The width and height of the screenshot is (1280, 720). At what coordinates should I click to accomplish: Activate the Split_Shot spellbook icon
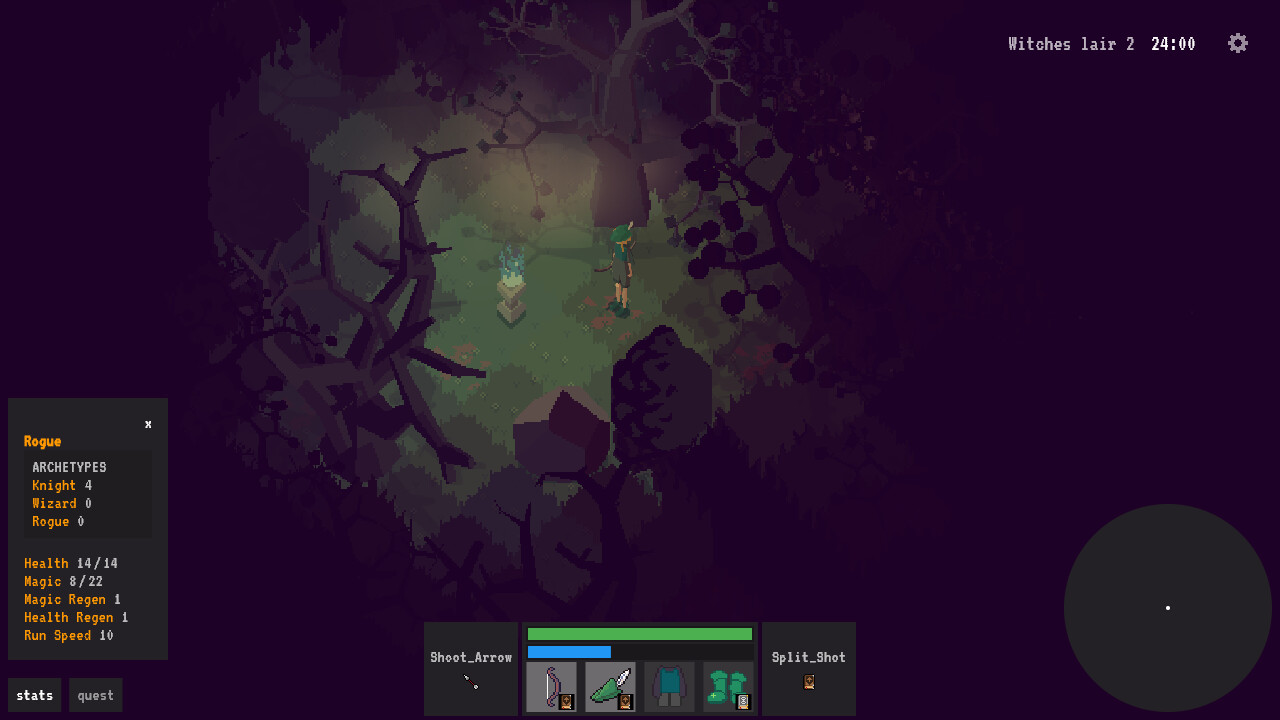click(x=808, y=683)
